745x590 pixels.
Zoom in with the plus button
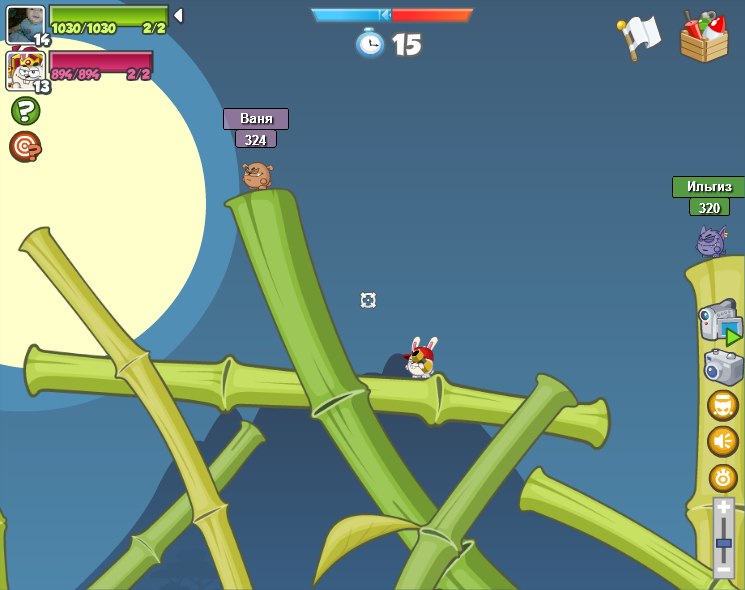[x=723, y=508]
